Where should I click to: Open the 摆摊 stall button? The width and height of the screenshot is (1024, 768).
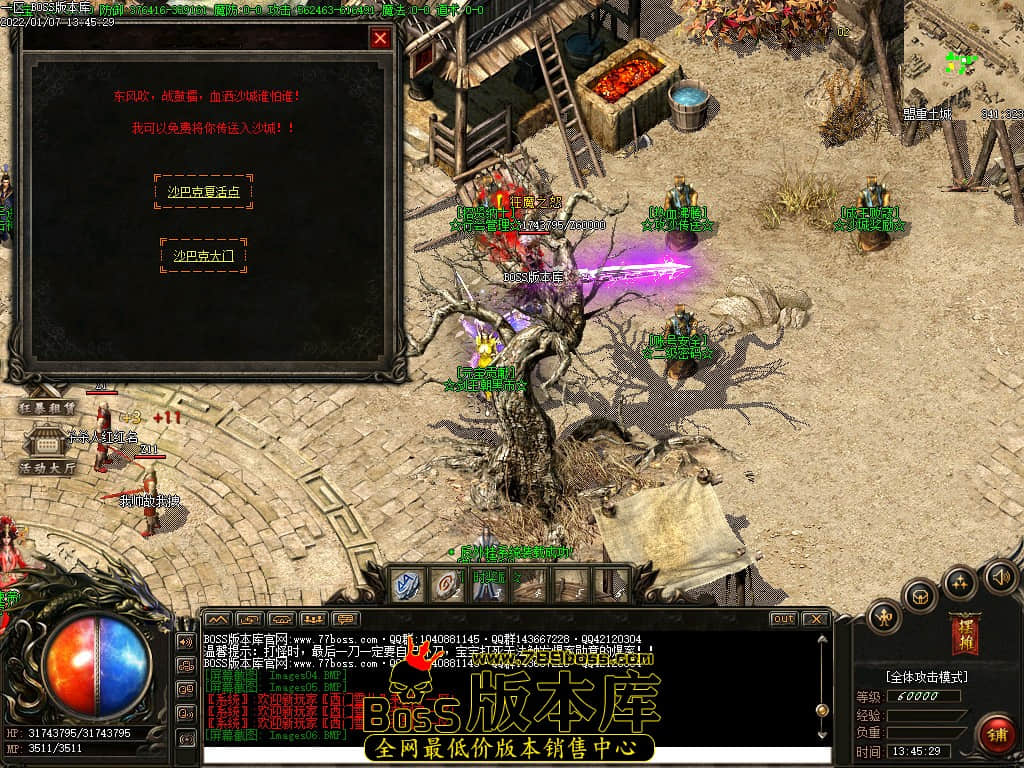click(967, 632)
